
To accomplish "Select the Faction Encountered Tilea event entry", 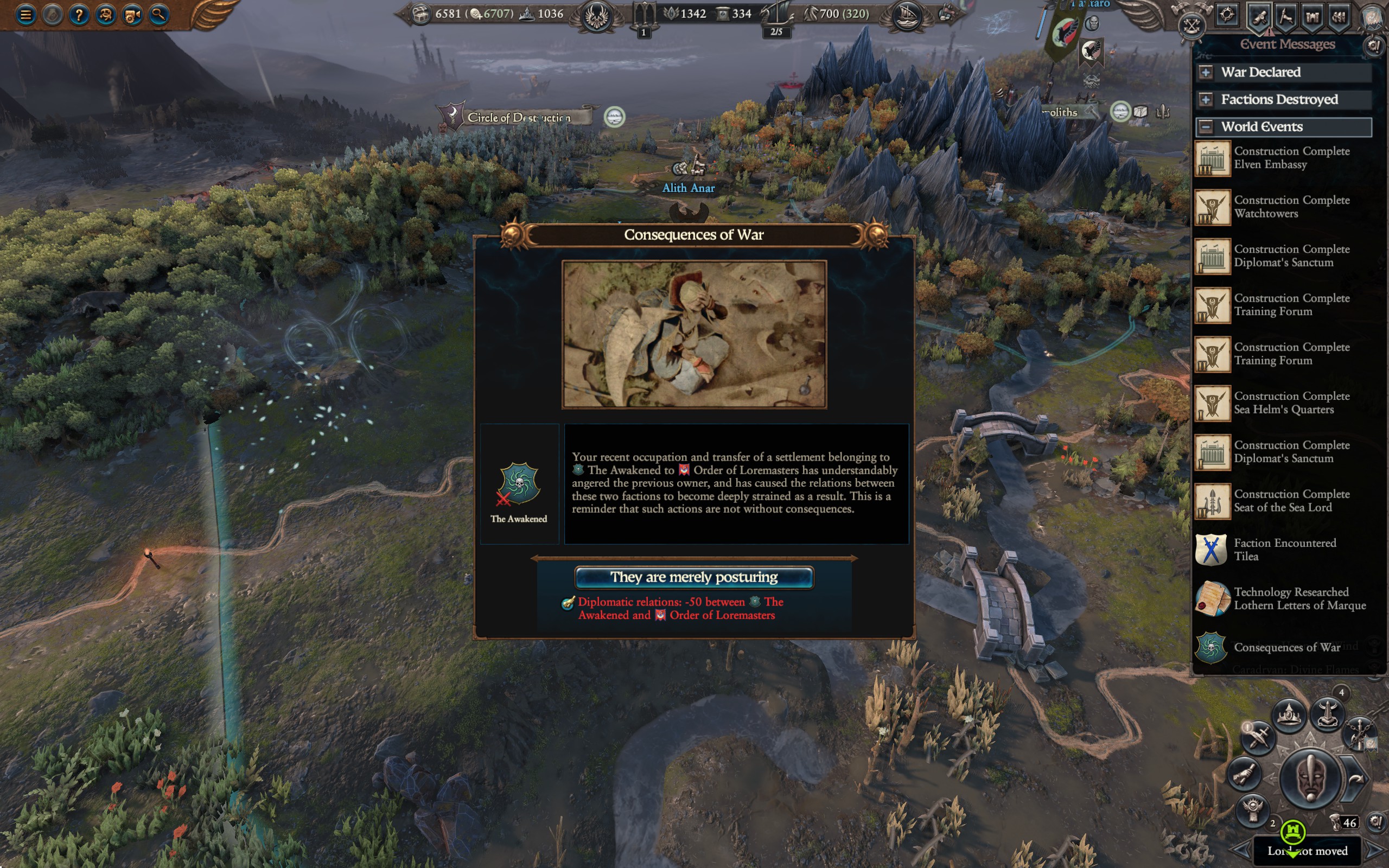I will click(x=1286, y=550).
